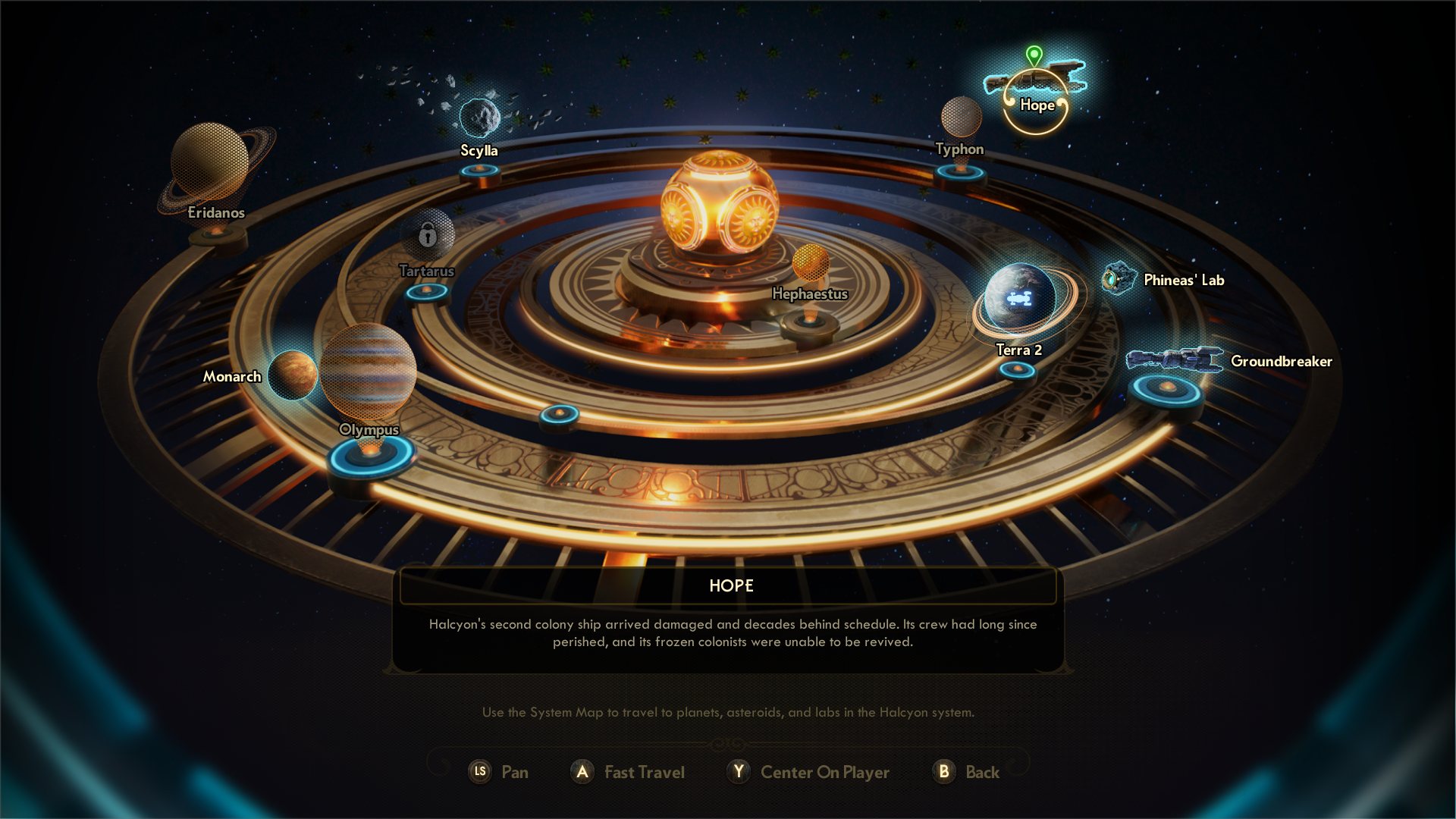Click the LS Pan control prompt

point(499,772)
